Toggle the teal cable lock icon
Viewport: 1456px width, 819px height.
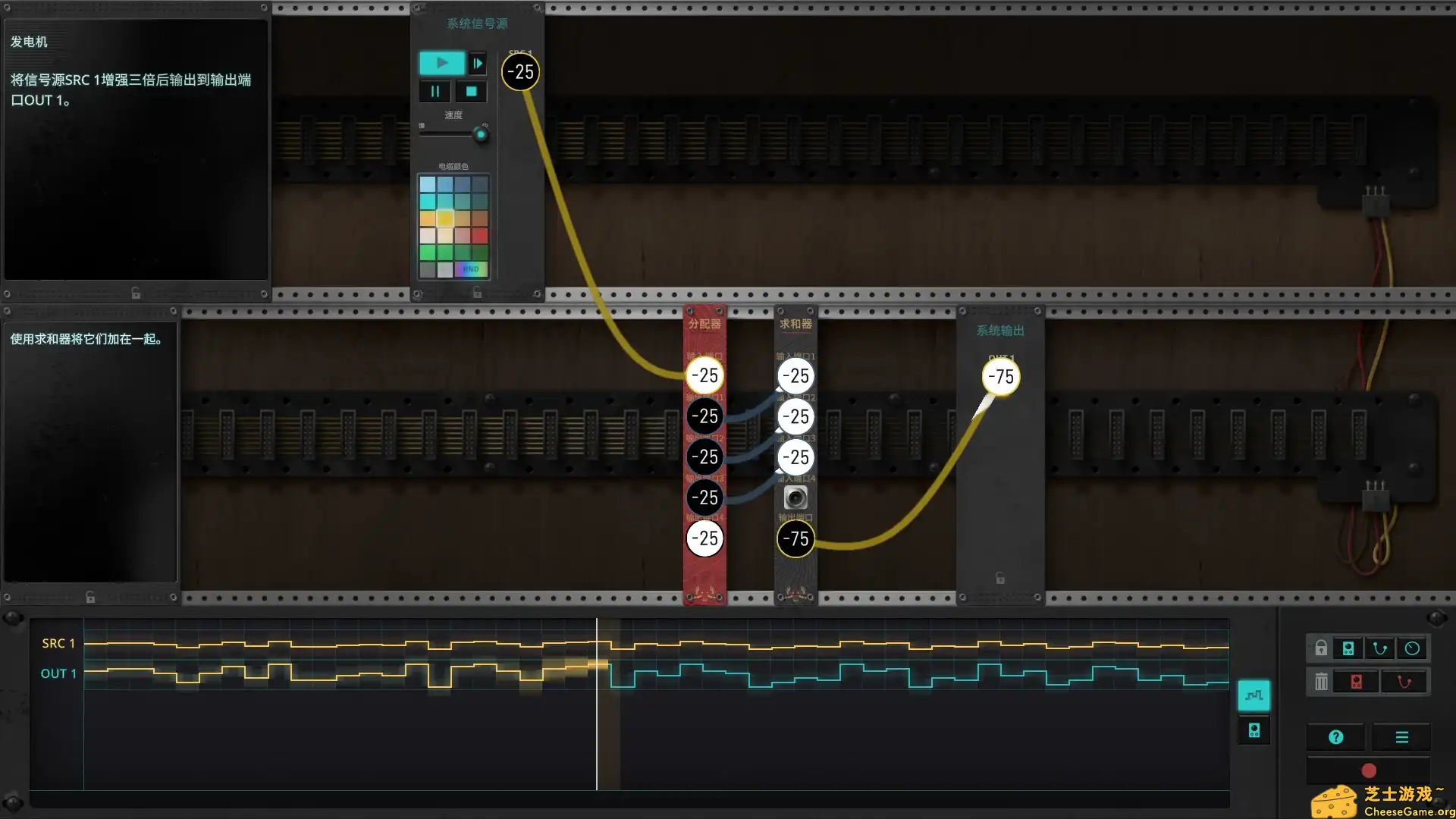click(1379, 647)
